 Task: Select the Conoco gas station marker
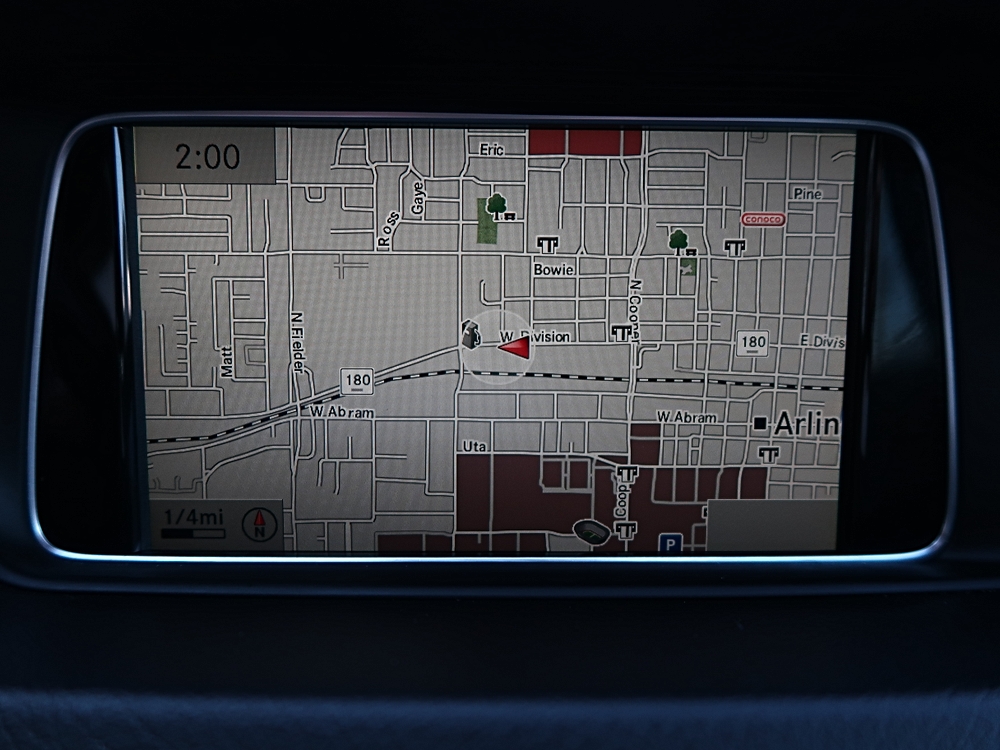[763, 219]
